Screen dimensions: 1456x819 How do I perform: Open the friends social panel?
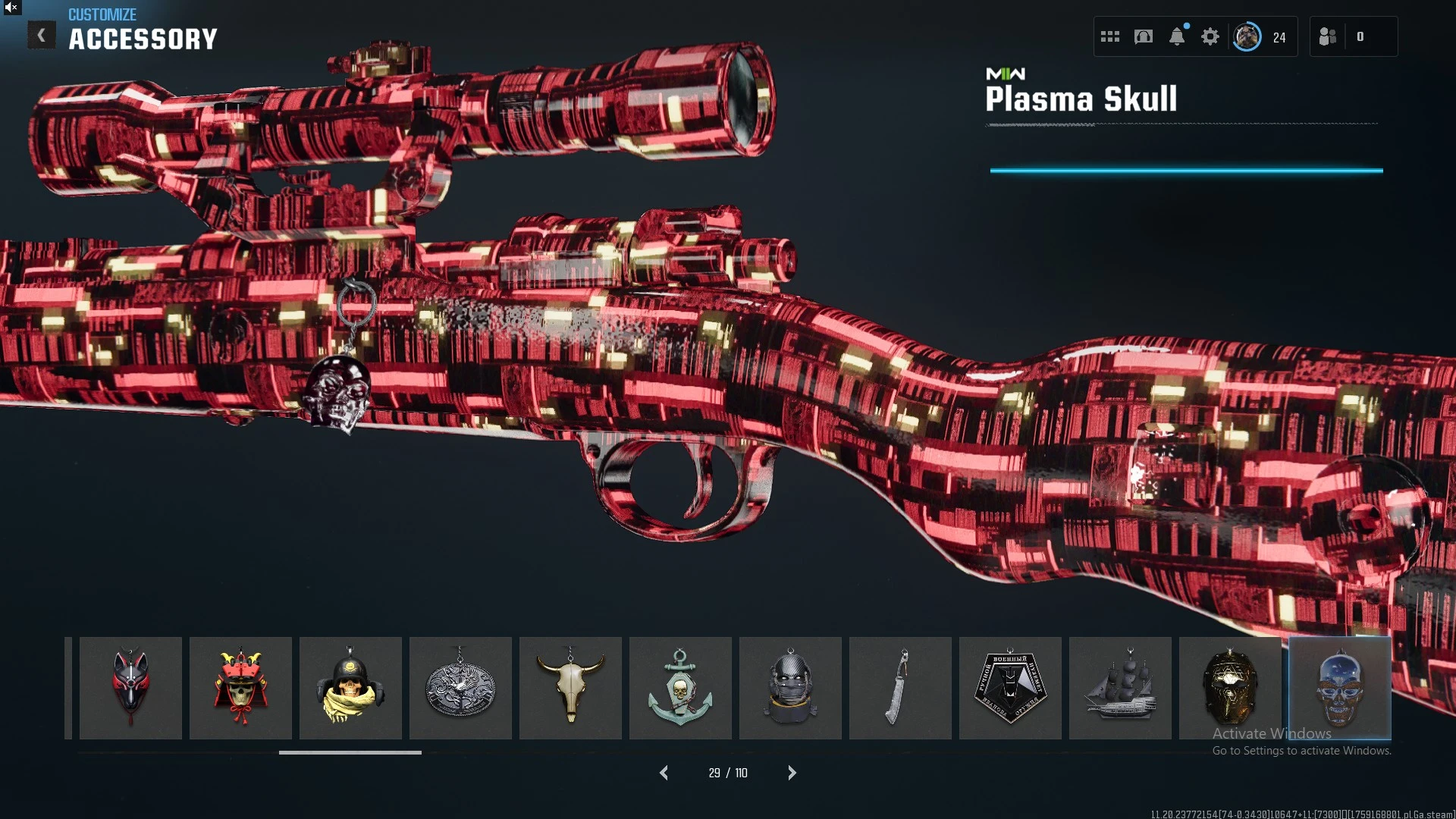pos(1328,36)
